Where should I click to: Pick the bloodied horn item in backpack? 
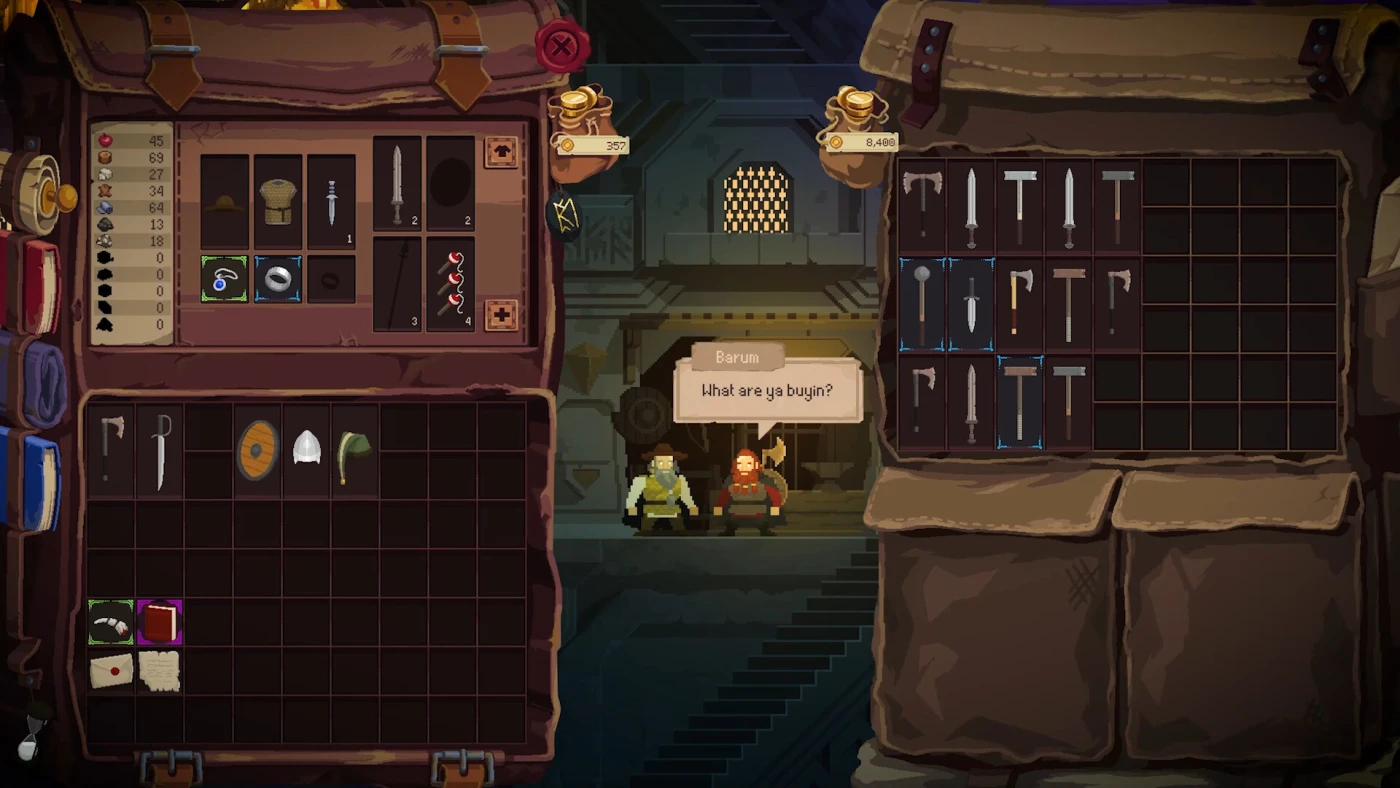coord(111,623)
